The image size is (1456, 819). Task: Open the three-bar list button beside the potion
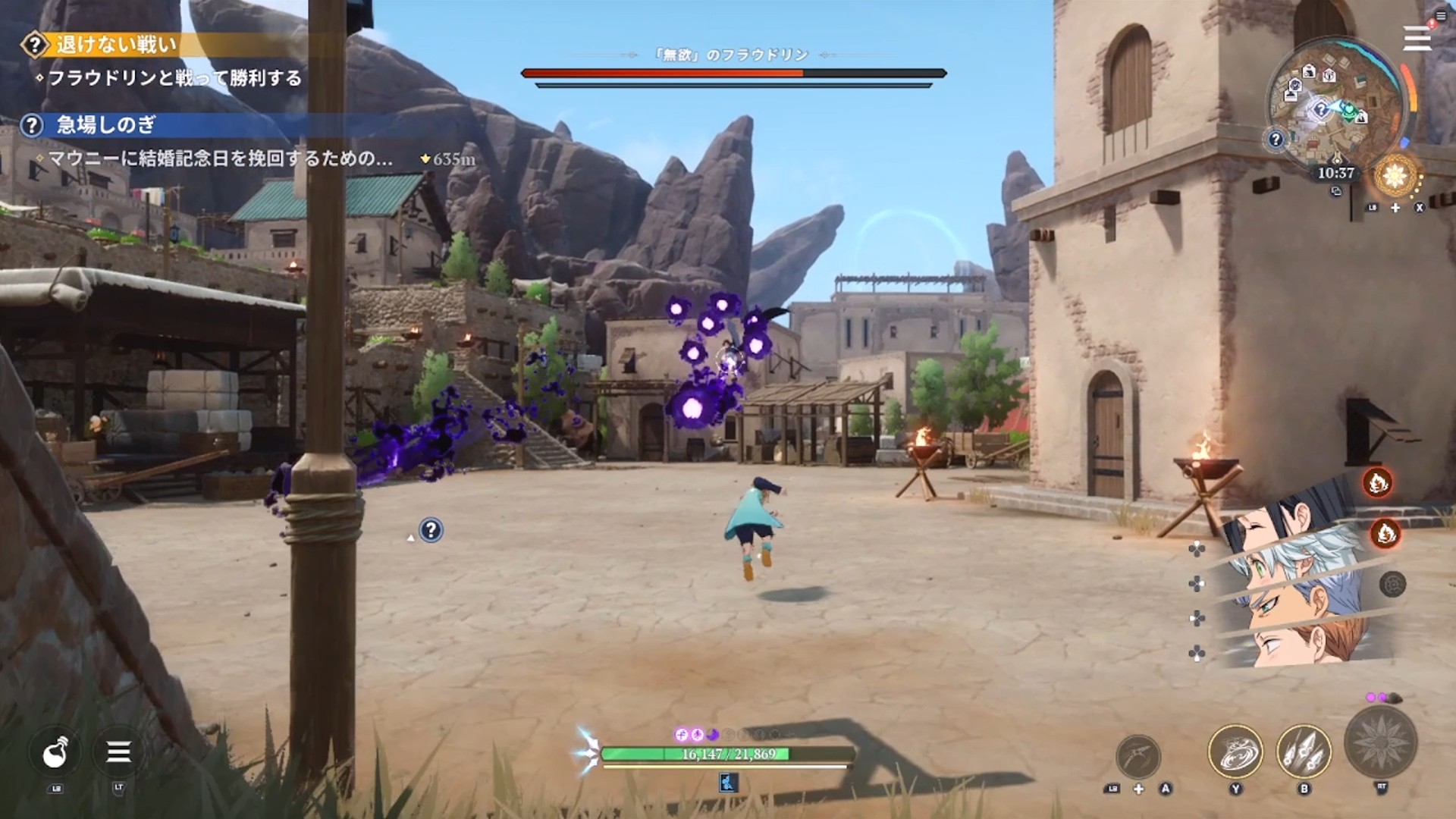click(x=118, y=752)
